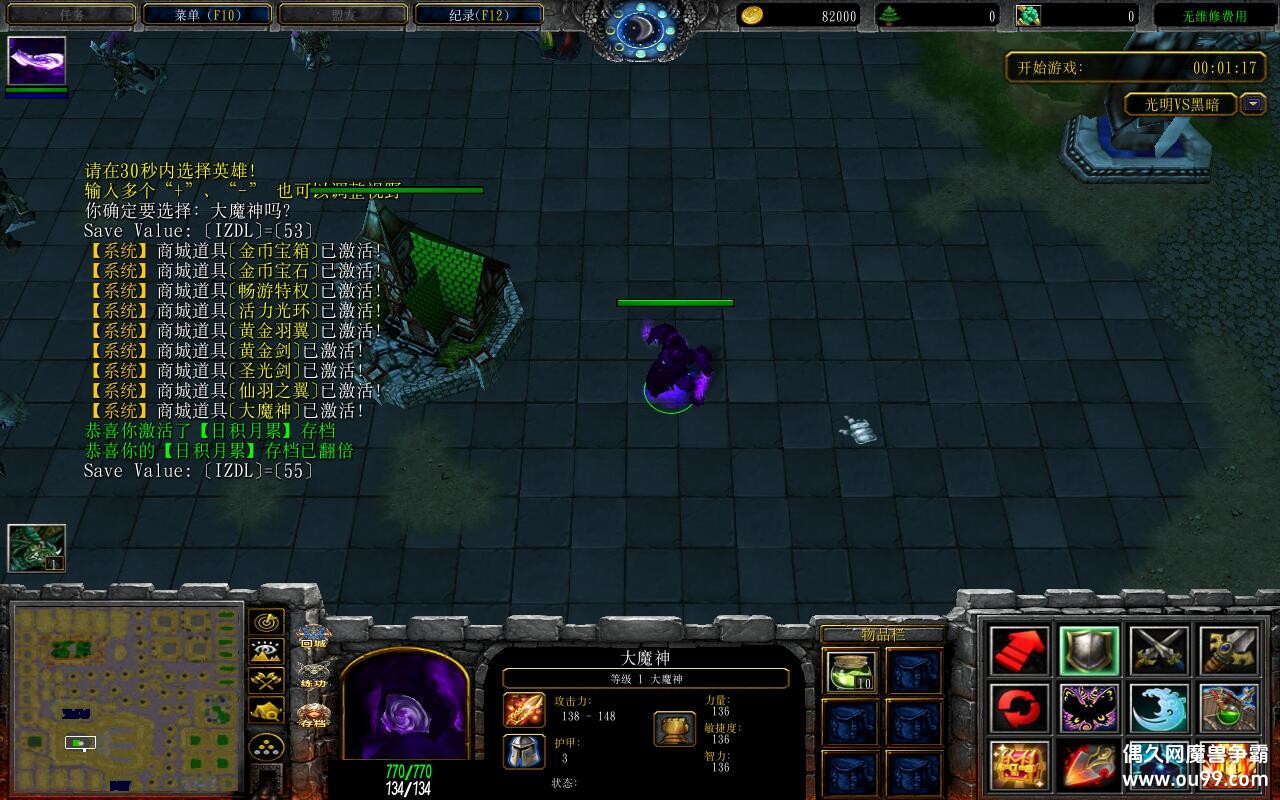The width and height of the screenshot is (1280, 800).
Task: Open the 任务 quests button
Action: point(70,15)
